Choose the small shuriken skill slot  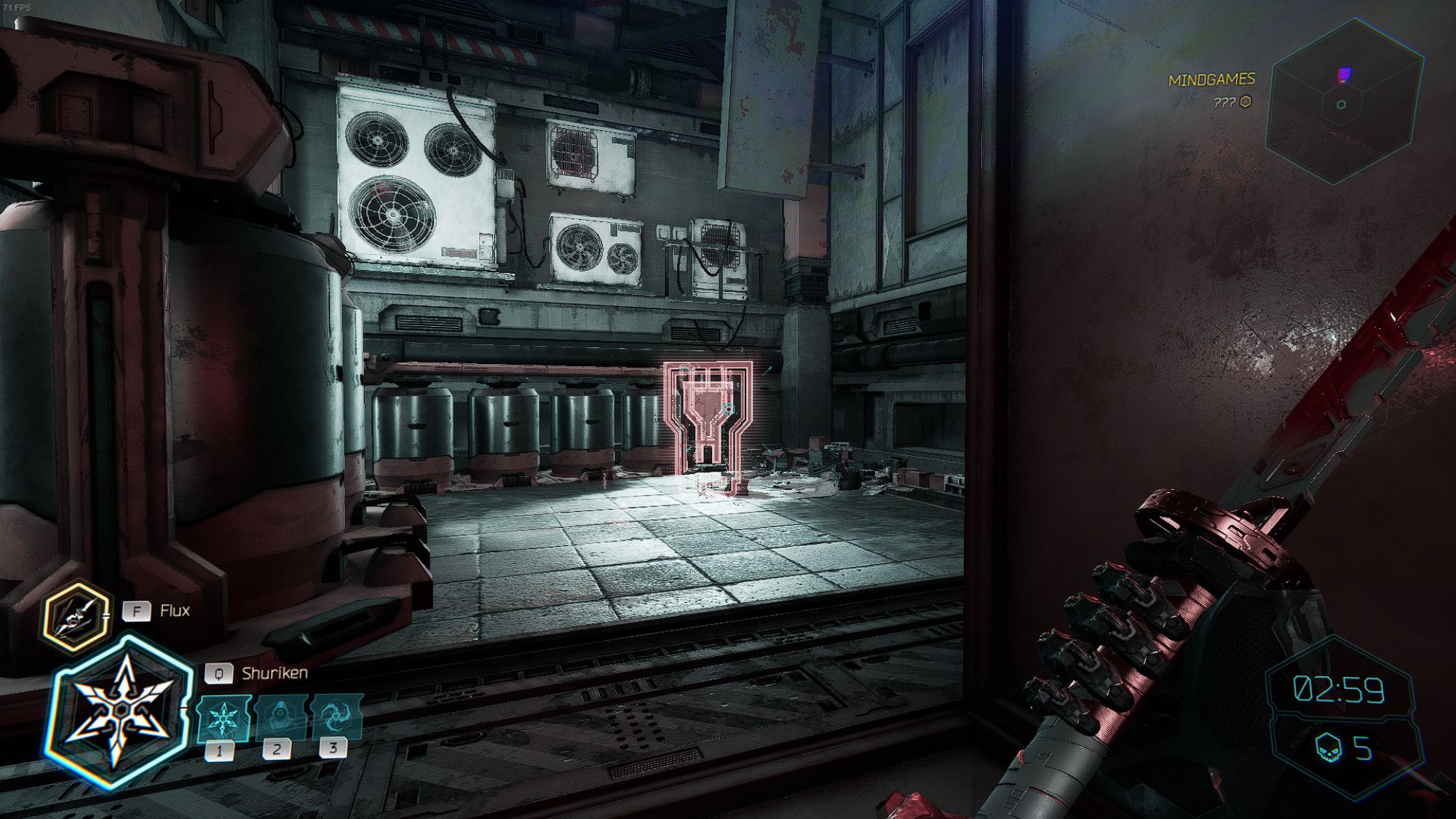click(x=223, y=718)
